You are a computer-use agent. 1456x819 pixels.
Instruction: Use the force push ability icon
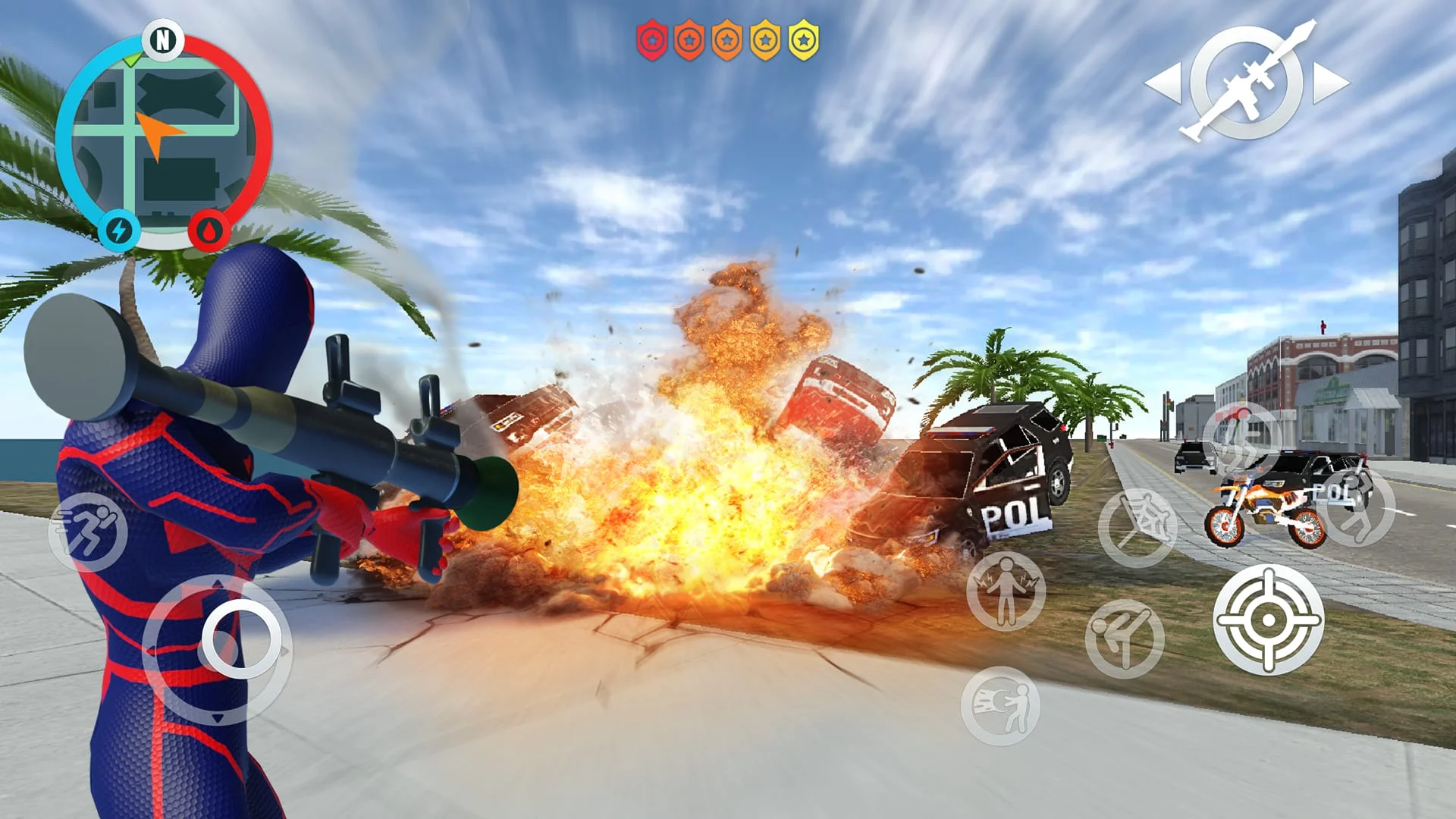click(x=1003, y=705)
